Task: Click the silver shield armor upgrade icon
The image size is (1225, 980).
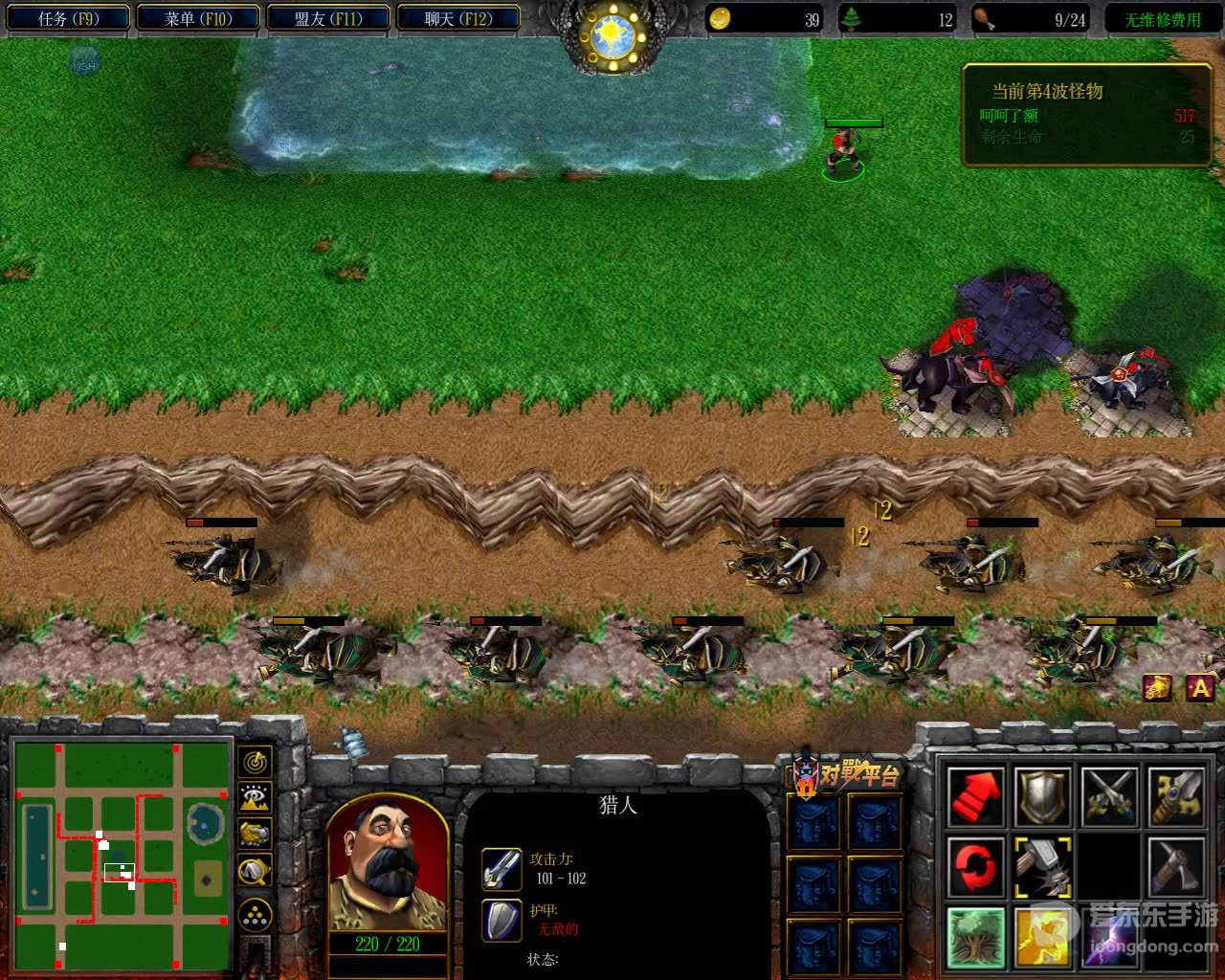Action: coord(1041,796)
